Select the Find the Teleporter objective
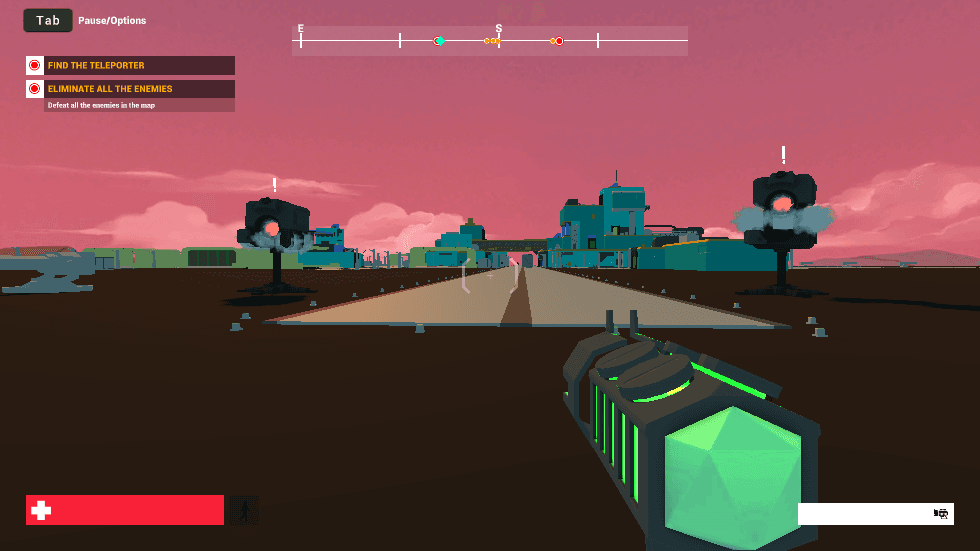 coord(130,65)
